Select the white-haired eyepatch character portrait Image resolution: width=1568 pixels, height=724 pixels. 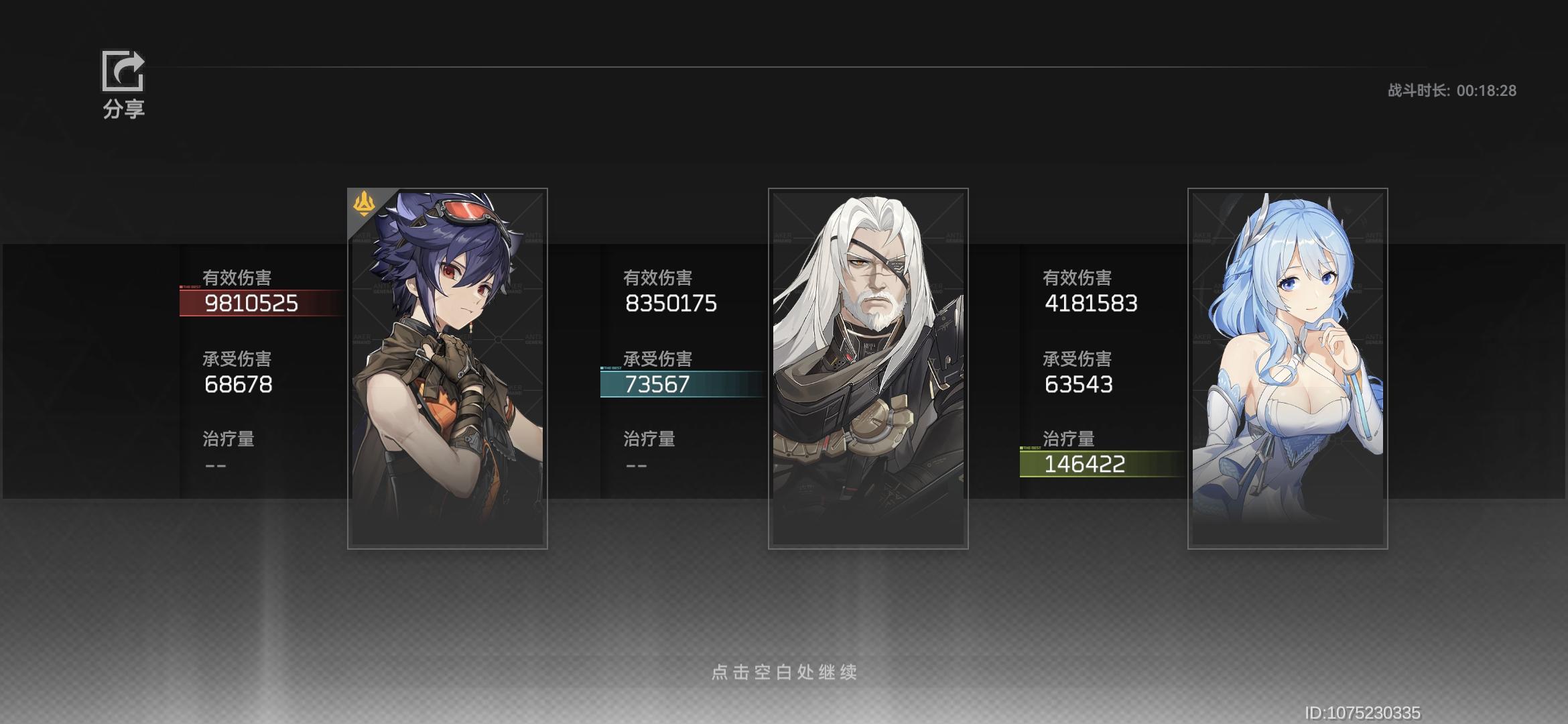pos(868,369)
